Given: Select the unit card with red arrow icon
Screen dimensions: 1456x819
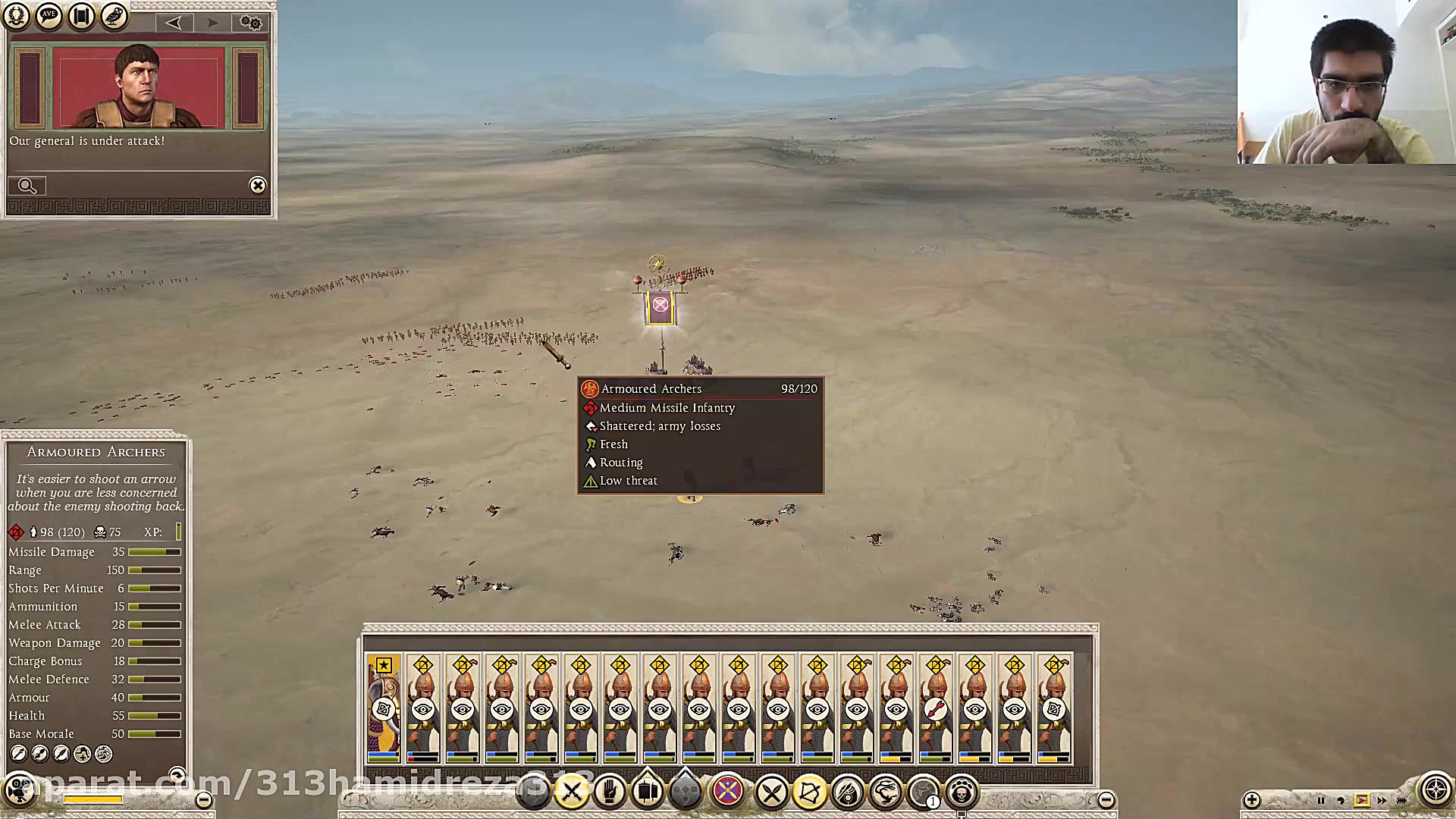Looking at the screenshot, I should pos(936,708).
